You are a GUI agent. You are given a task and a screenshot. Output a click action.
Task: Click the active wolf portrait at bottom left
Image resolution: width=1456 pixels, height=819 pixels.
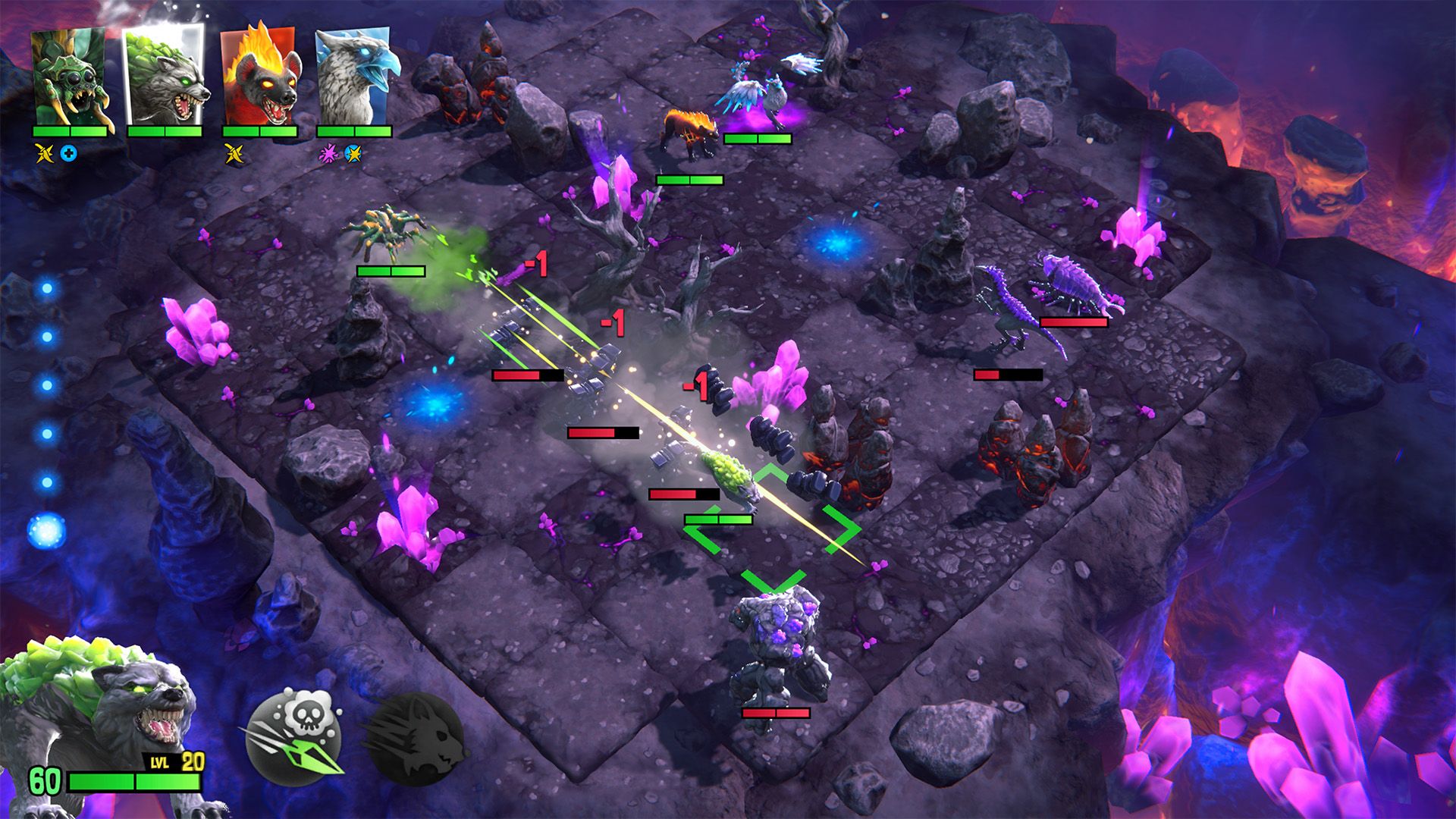point(99,713)
